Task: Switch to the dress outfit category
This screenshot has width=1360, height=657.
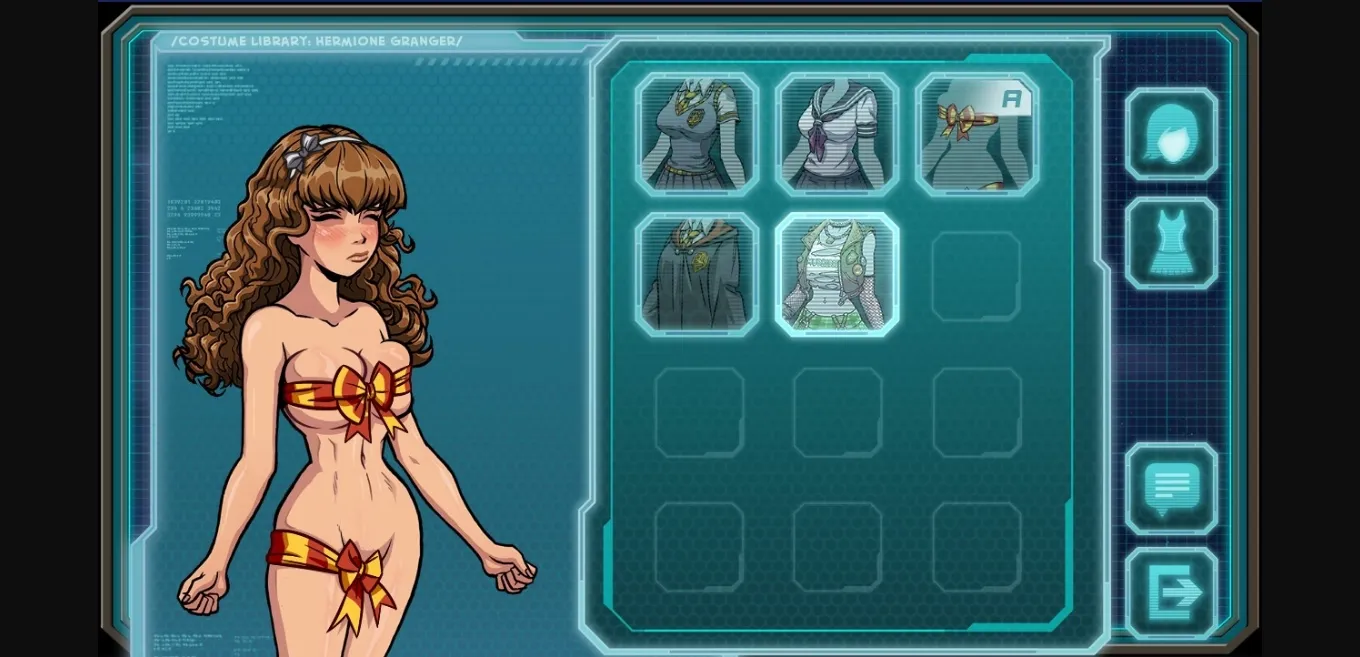Action: [1171, 243]
